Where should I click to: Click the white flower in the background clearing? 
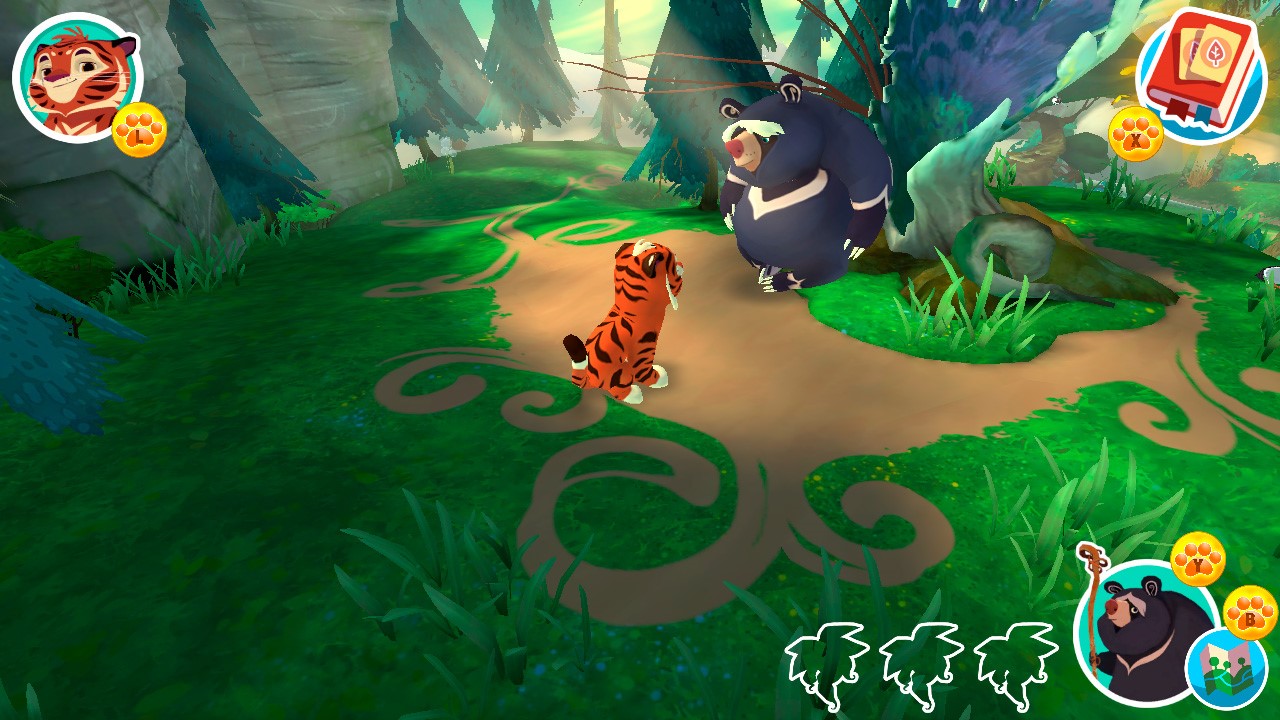[447, 147]
